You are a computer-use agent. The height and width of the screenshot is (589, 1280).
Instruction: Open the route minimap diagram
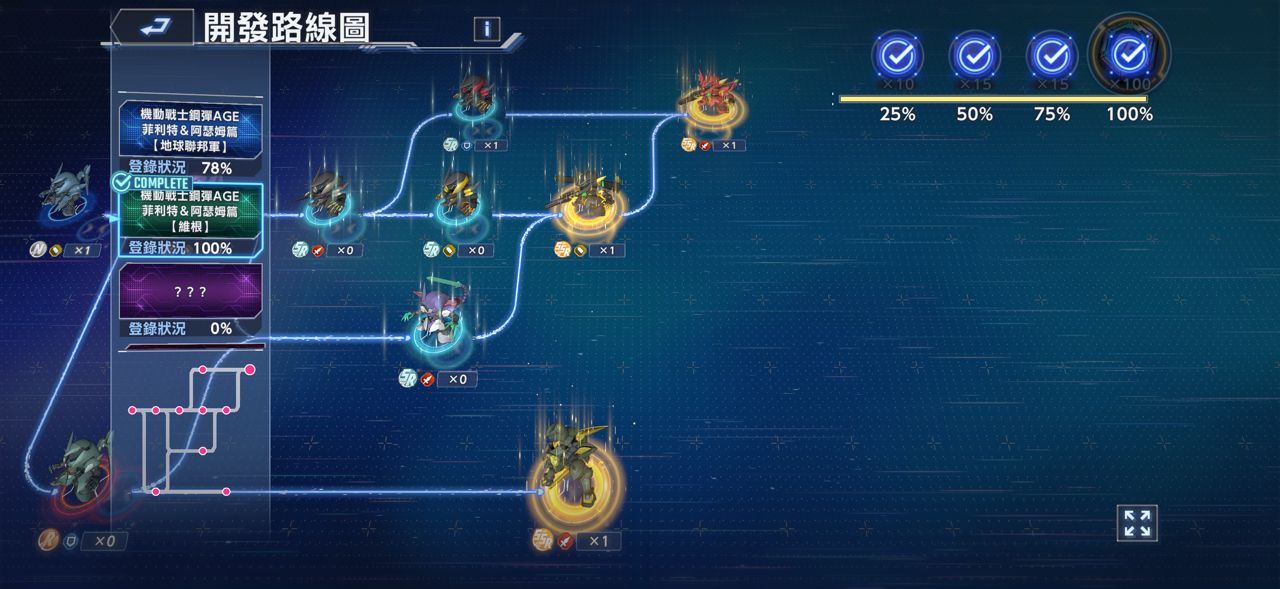click(190, 430)
